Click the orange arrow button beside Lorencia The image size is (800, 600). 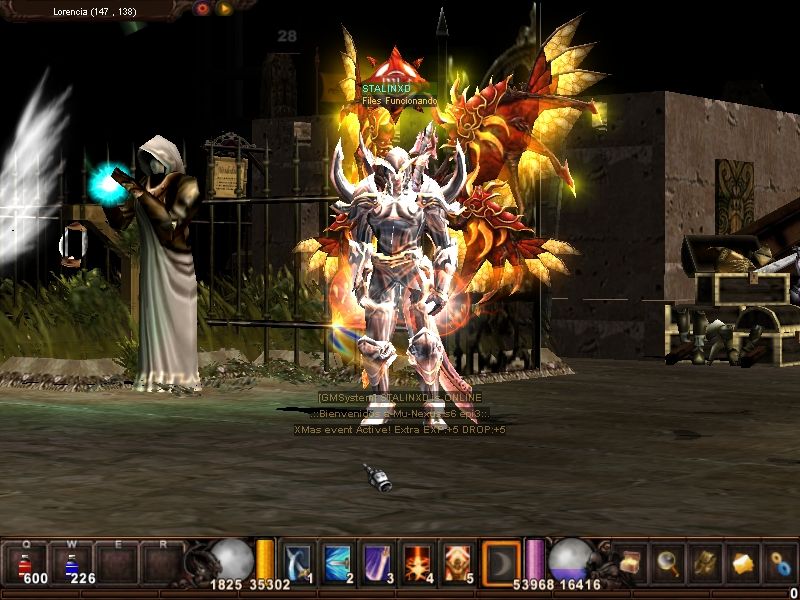click(x=225, y=9)
